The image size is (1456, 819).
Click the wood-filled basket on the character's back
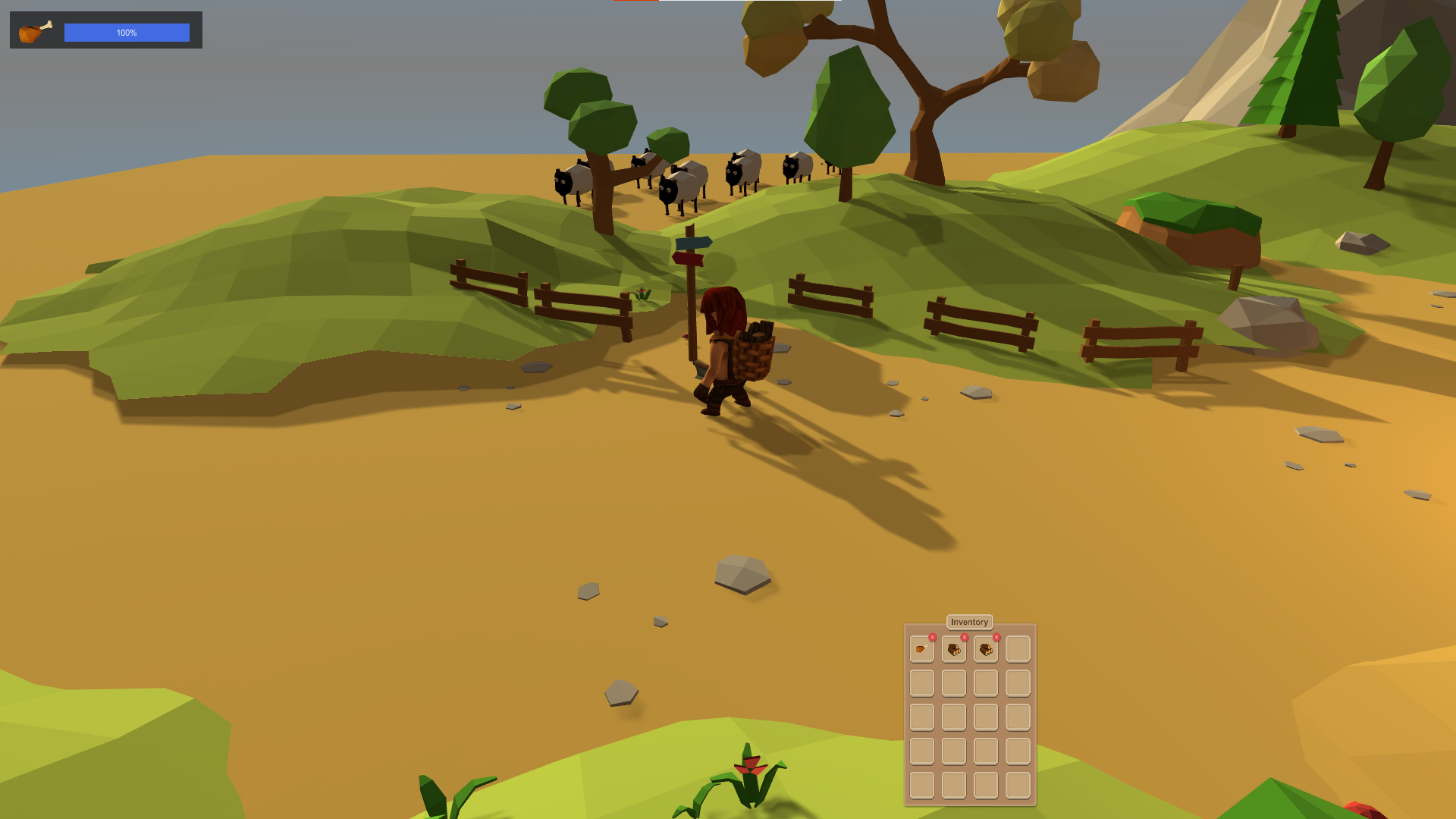(x=753, y=356)
